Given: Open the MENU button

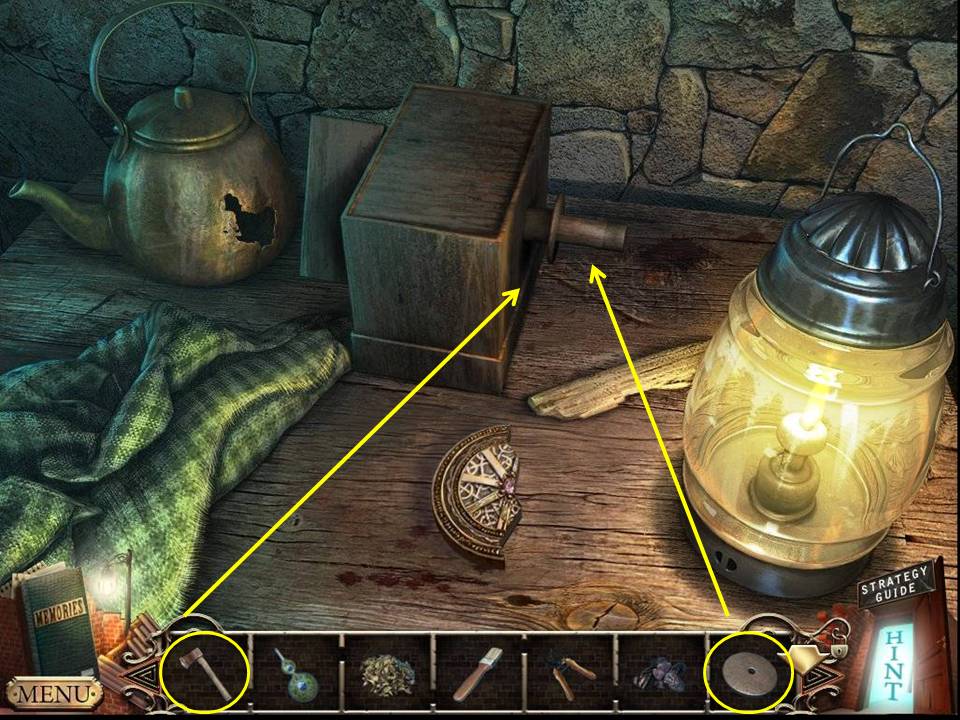Looking at the screenshot, I should [x=53, y=692].
